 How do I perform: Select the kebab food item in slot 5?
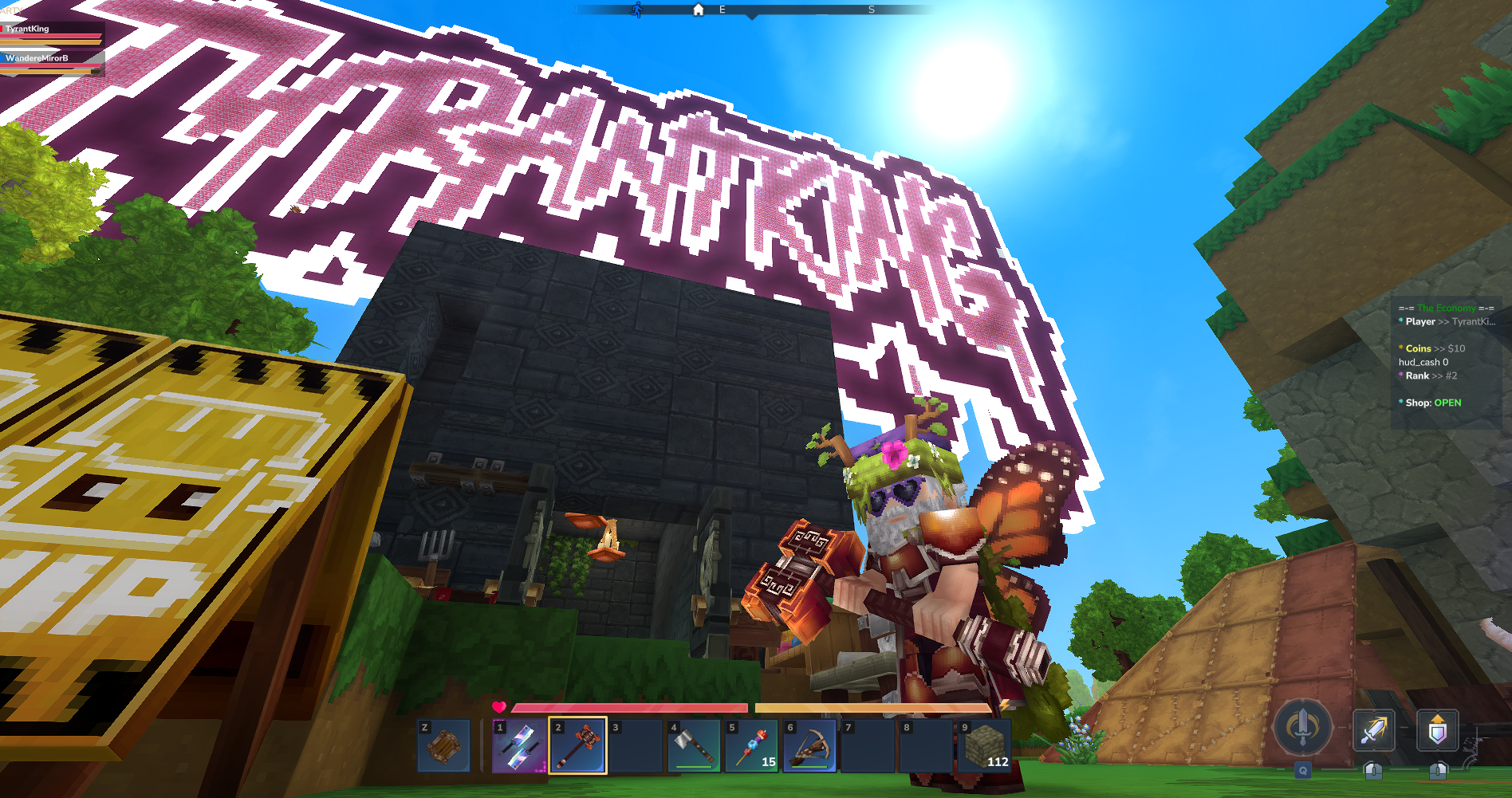click(752, 746)
